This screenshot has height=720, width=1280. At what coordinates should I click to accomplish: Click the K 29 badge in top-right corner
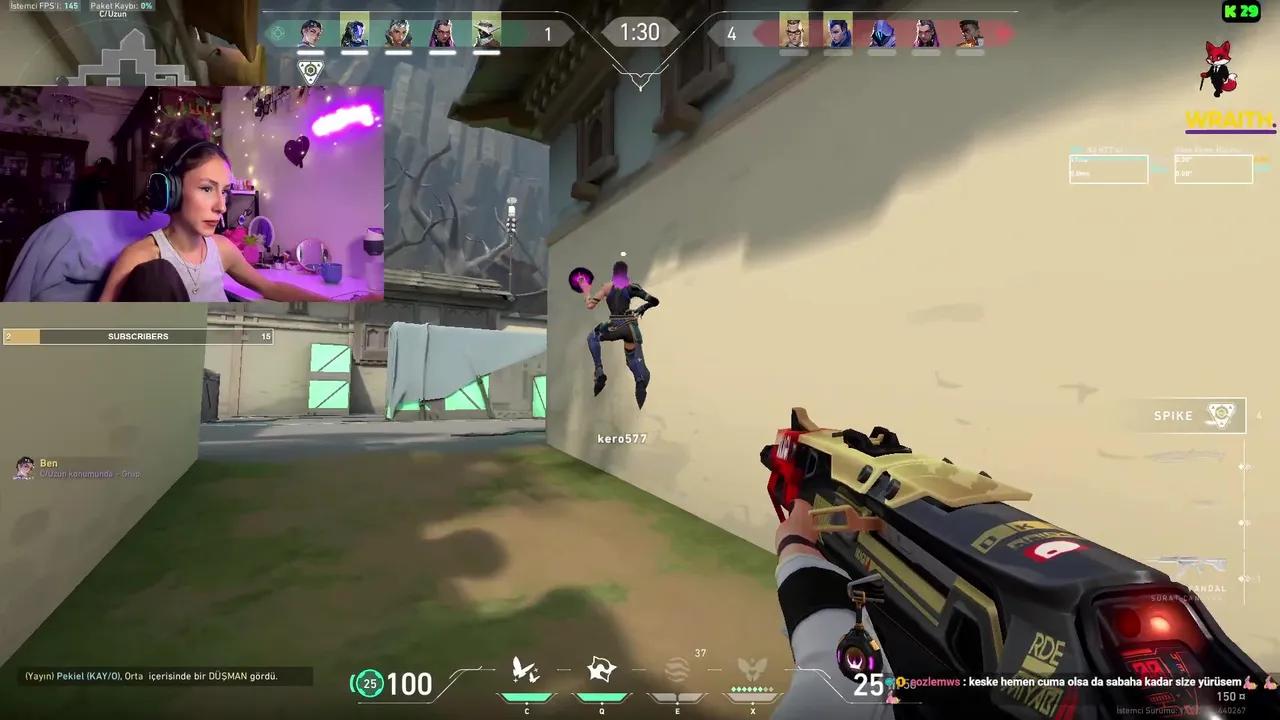[1240, 12]
